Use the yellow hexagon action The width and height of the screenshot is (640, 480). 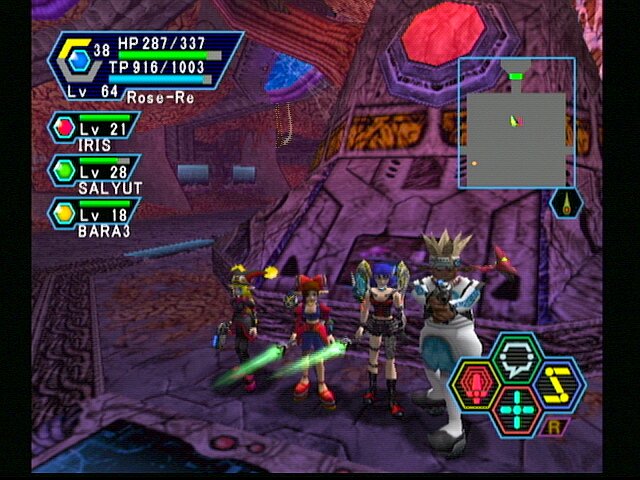pos(558,385)
